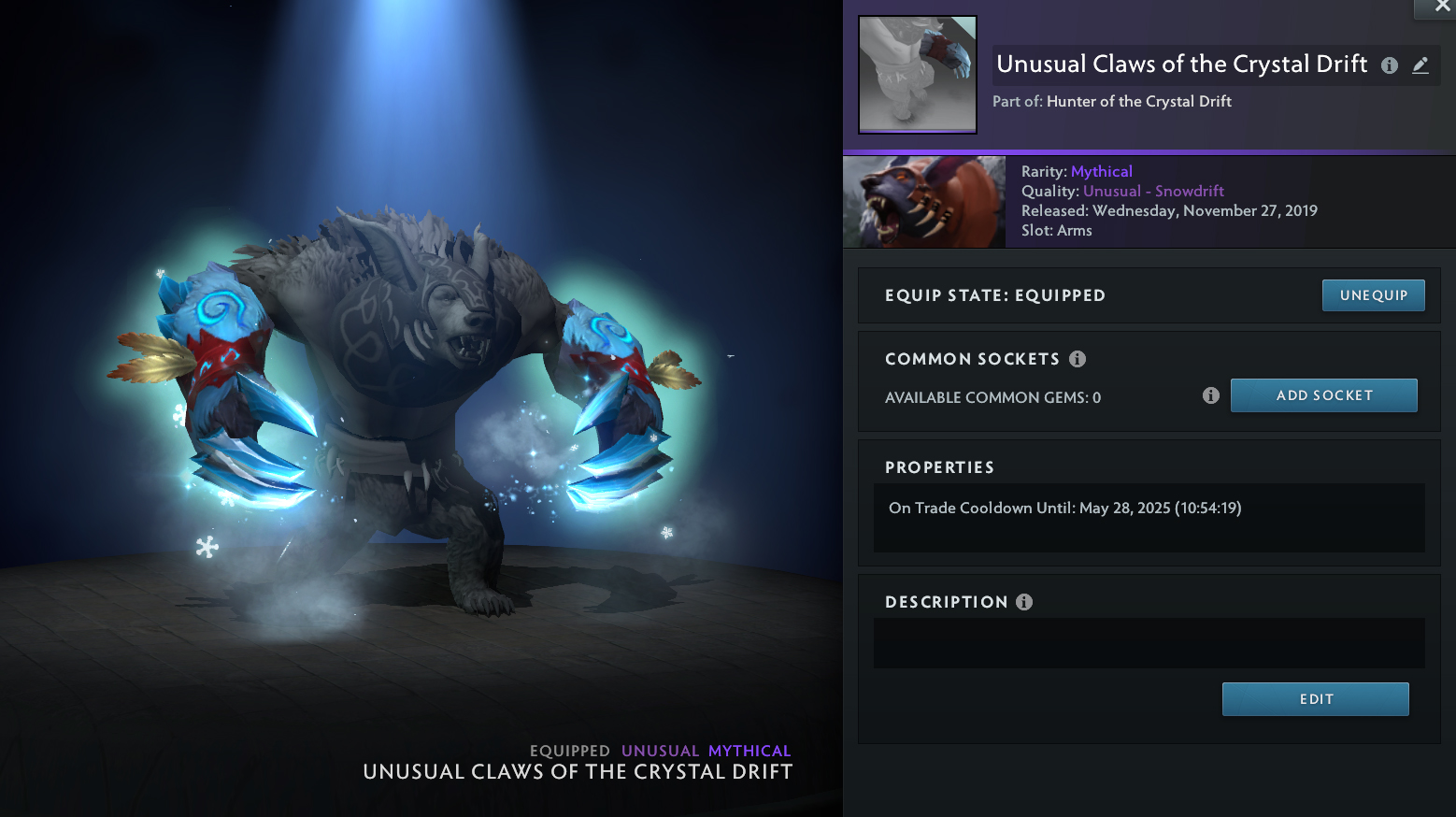
Task: Select the claws item thumbnail
Action: (x=918, y=75)
